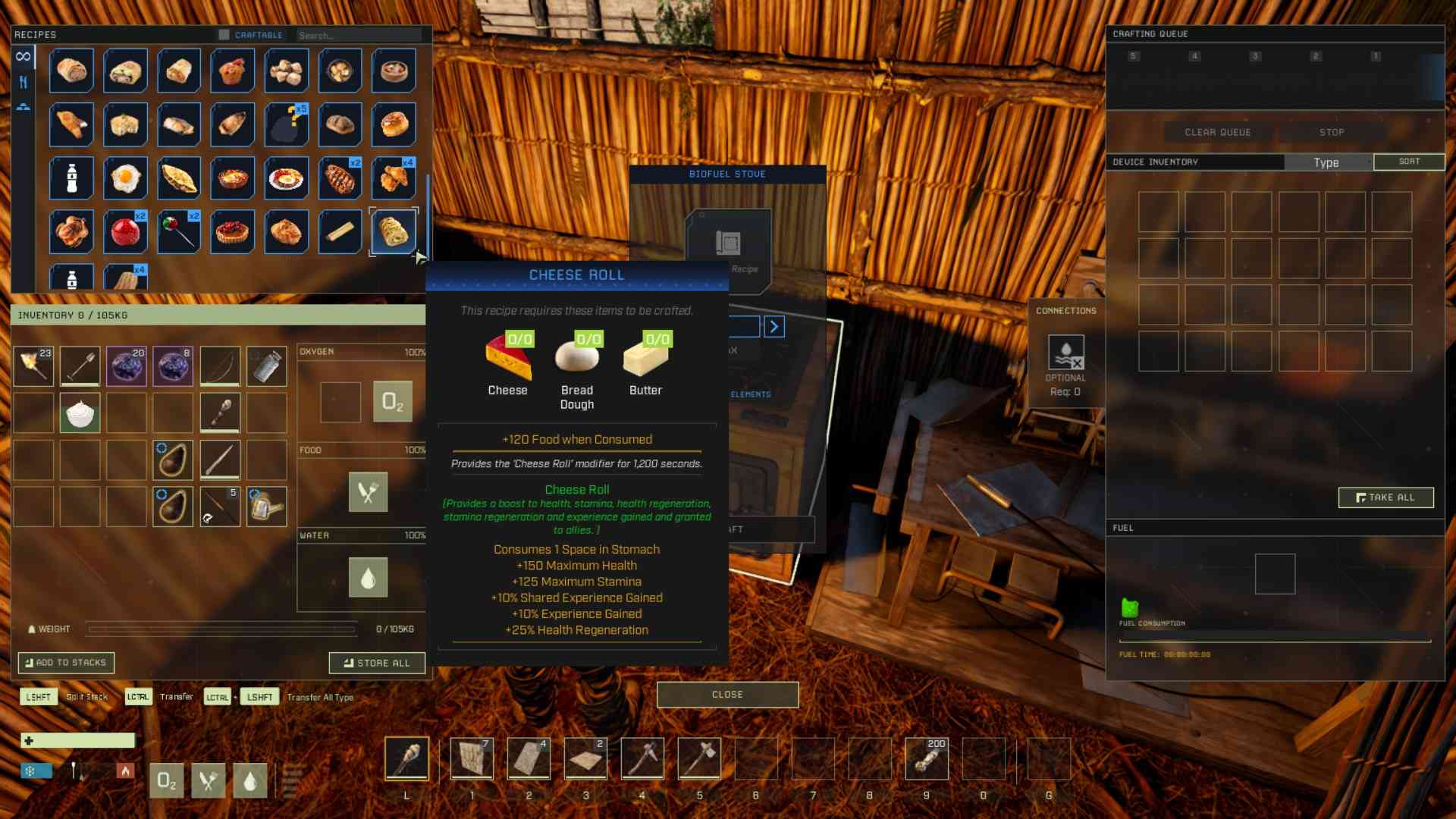Sort the device inventory
1456x819 pixels.
pos(1409,162)
